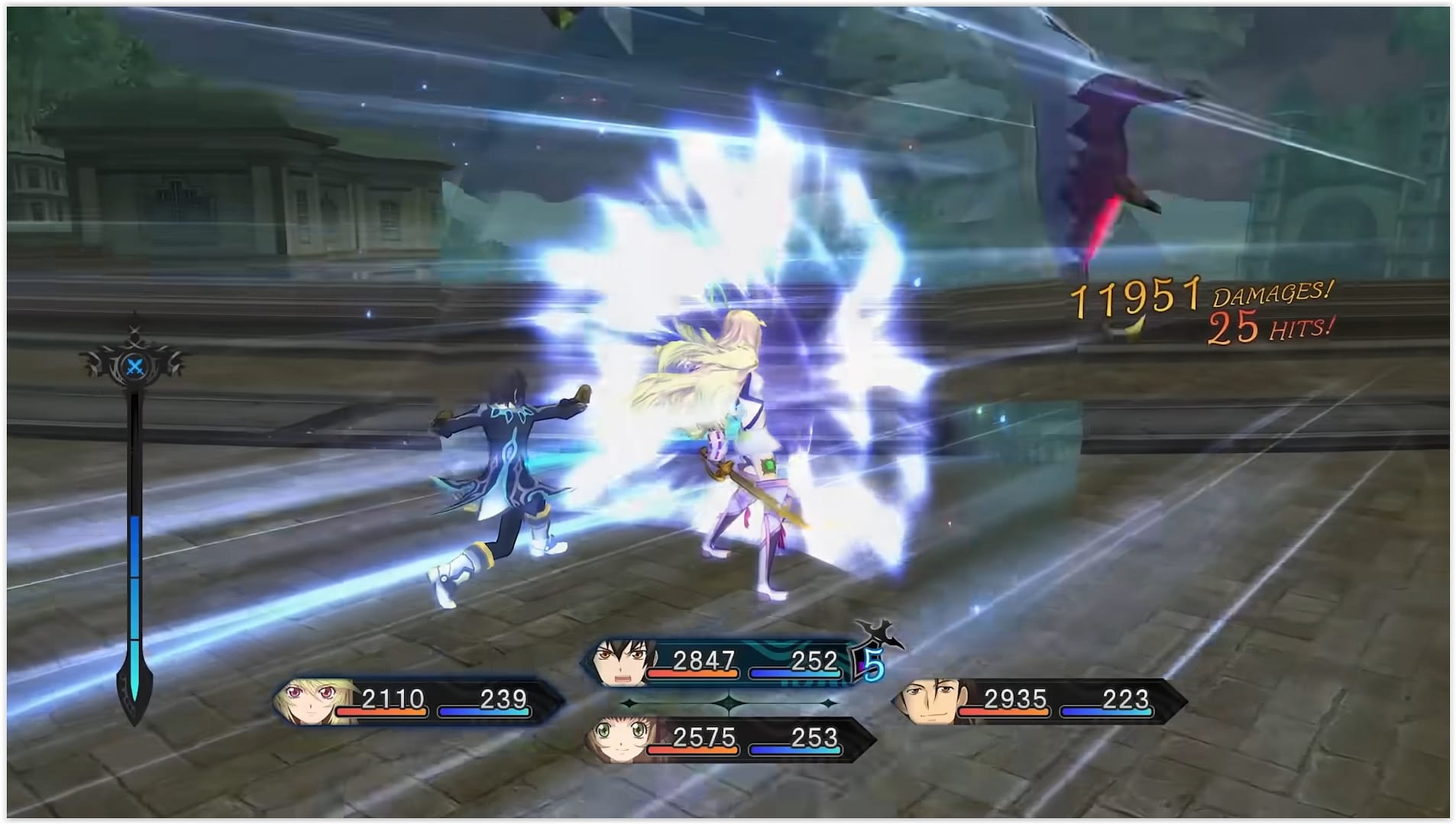This screenshot has width=1456, height=824.
Task: Click the crossed-swords emblem atop the link gauge
Action: (134, 366)
